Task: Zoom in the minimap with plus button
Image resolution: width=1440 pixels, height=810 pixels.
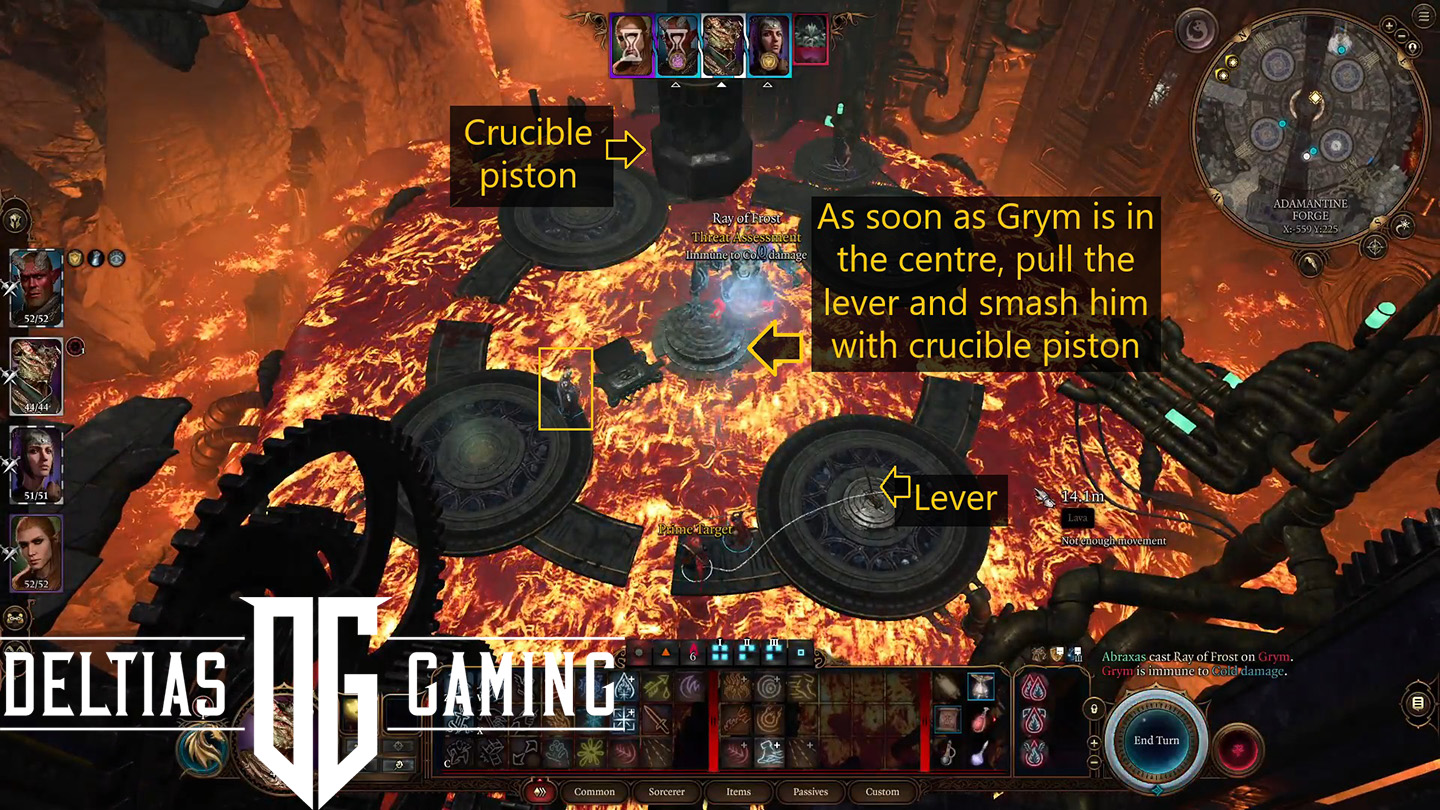Action: (x=1389, y=26)
